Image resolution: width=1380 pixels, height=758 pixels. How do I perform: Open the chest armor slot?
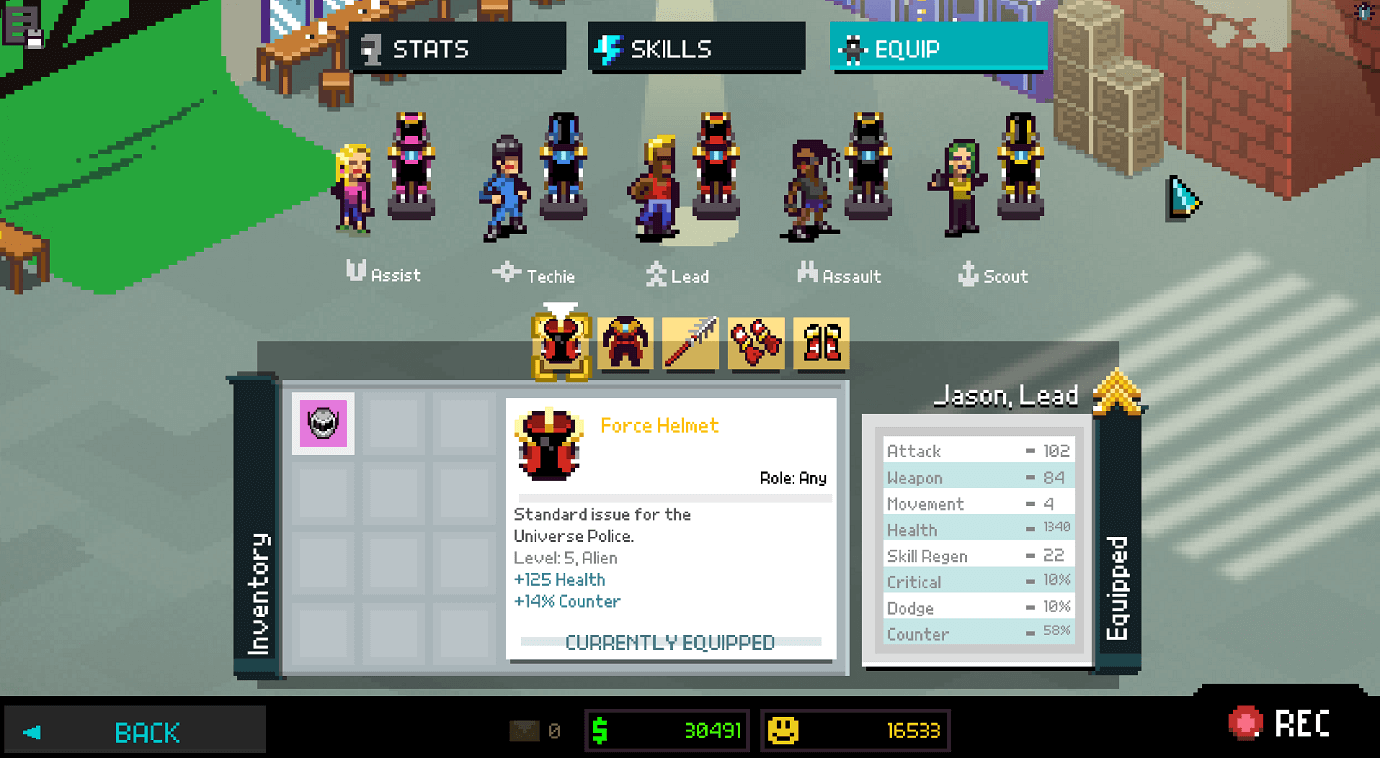point(624,342)
